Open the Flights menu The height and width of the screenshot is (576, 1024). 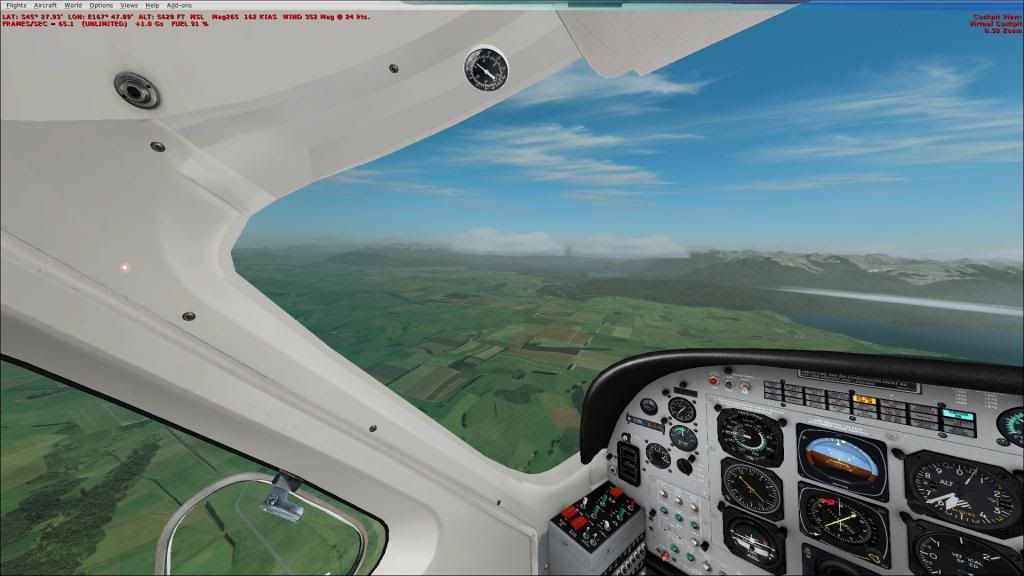(x=16, y=5)
